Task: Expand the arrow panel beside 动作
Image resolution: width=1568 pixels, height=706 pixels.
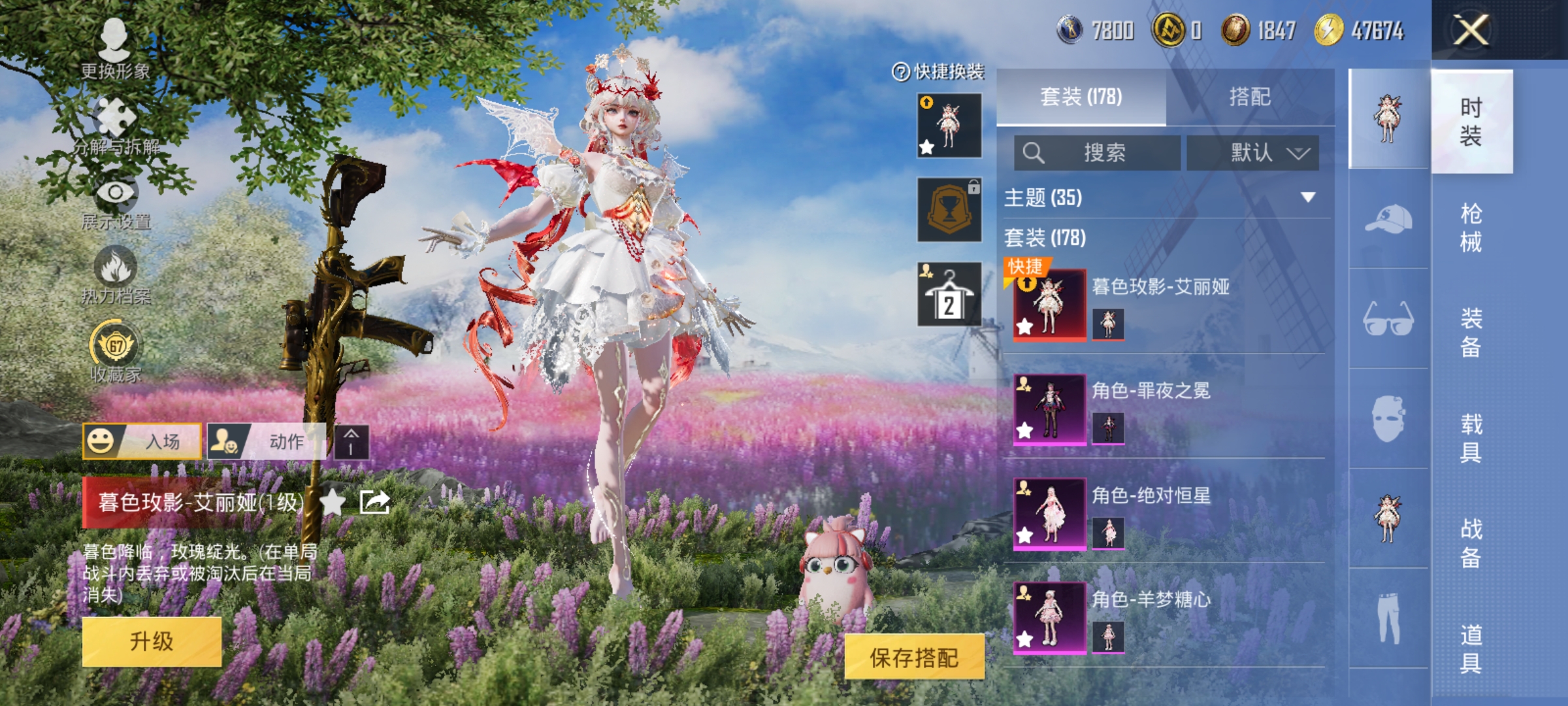Action: click(351, 443)
